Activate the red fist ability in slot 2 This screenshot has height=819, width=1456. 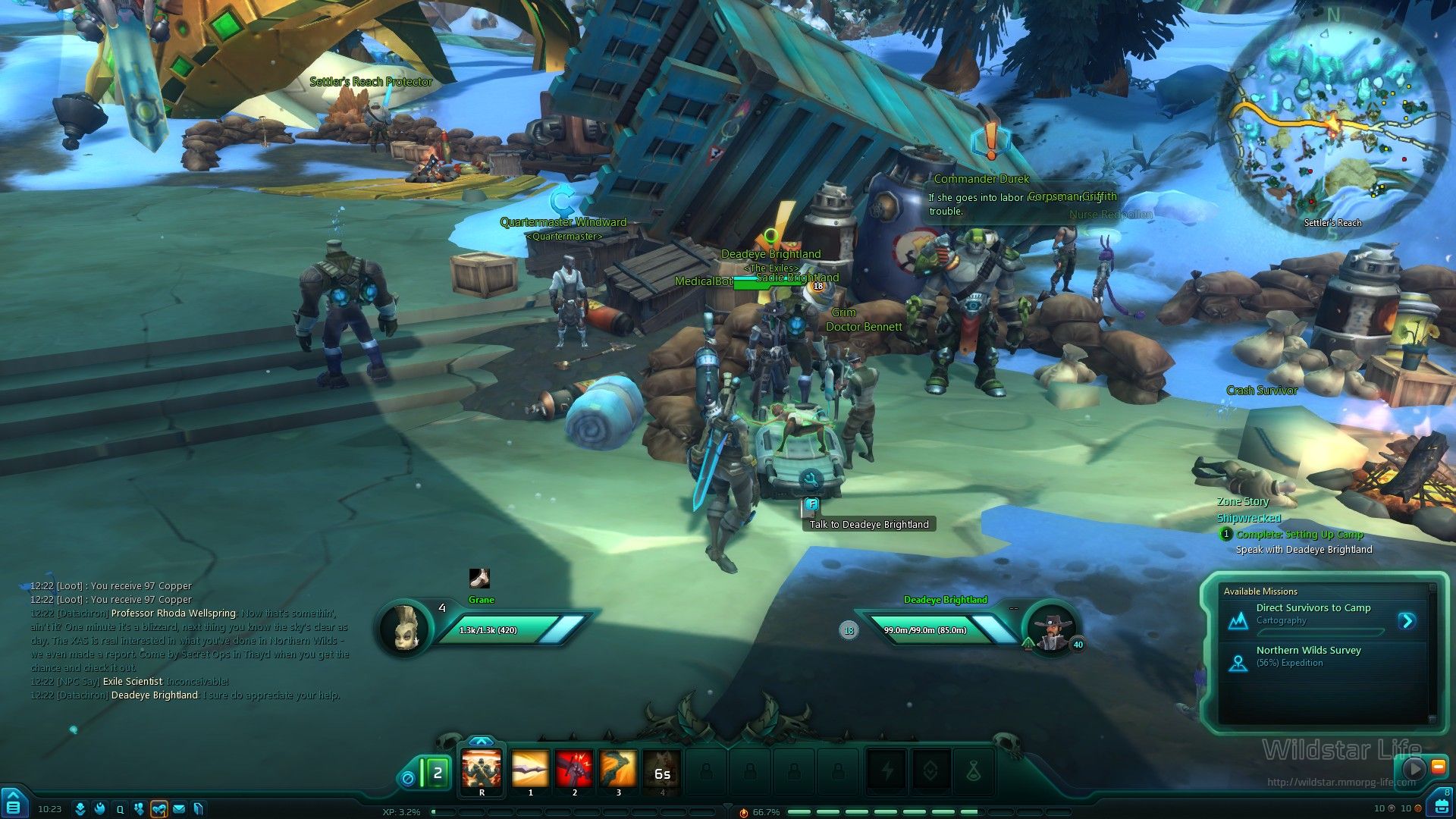[574, 770]
